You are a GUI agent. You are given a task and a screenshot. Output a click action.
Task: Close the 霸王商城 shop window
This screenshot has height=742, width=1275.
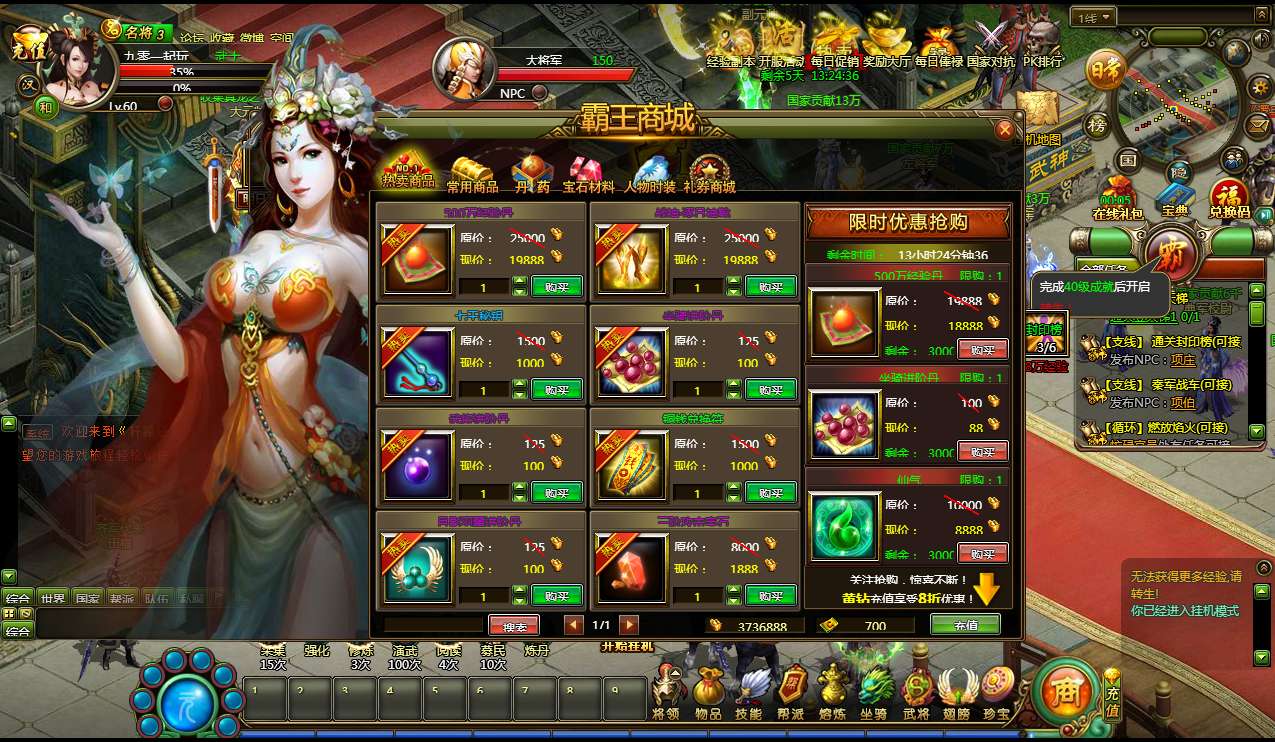pyautogui.click(x=1005, y=130)
